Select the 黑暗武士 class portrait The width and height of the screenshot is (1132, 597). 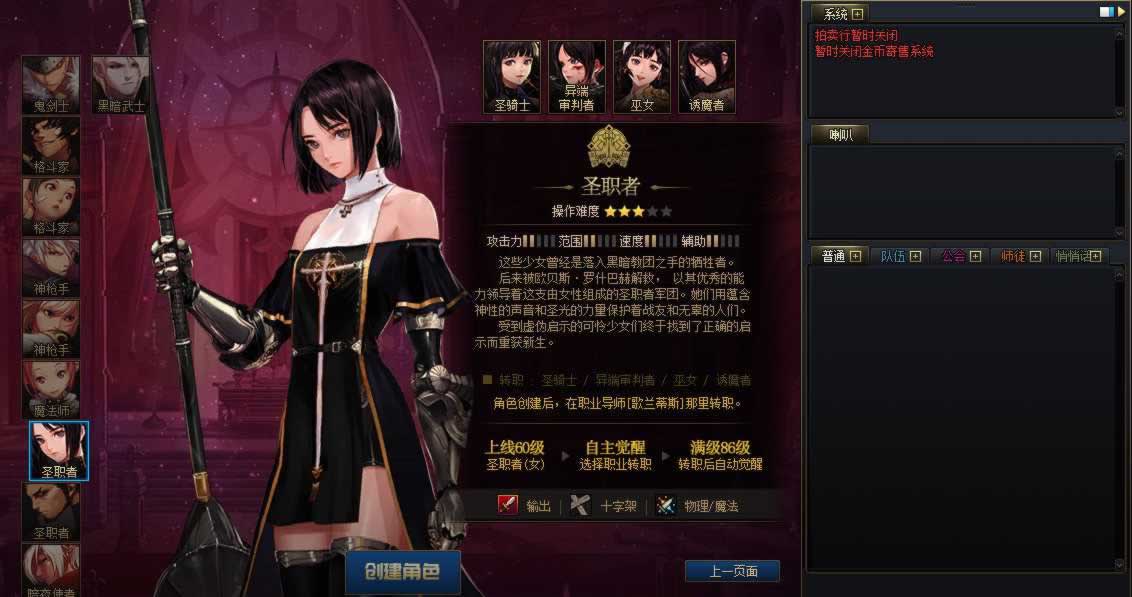click(121, 84)
